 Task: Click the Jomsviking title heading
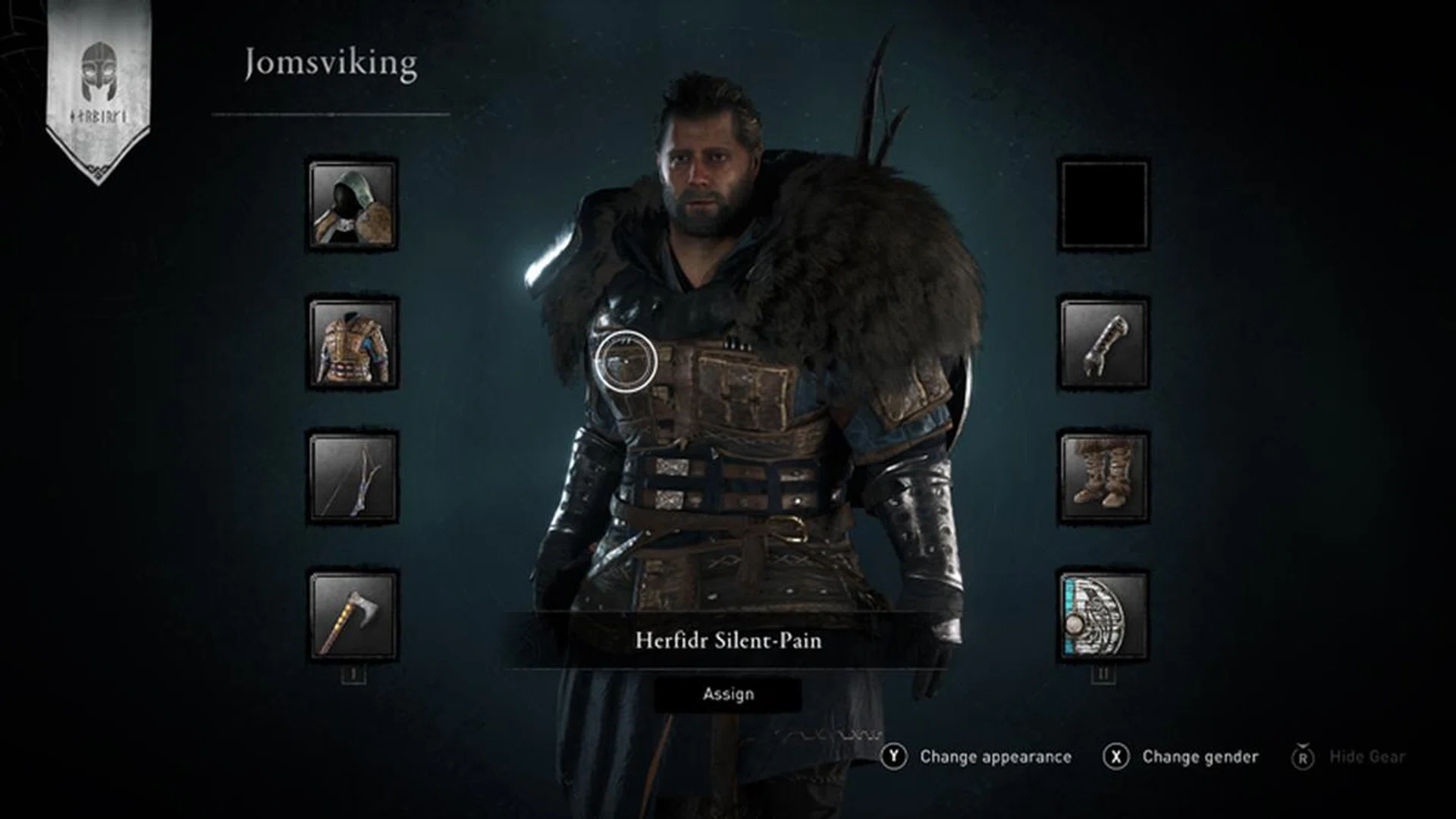(x=329, y=64)
